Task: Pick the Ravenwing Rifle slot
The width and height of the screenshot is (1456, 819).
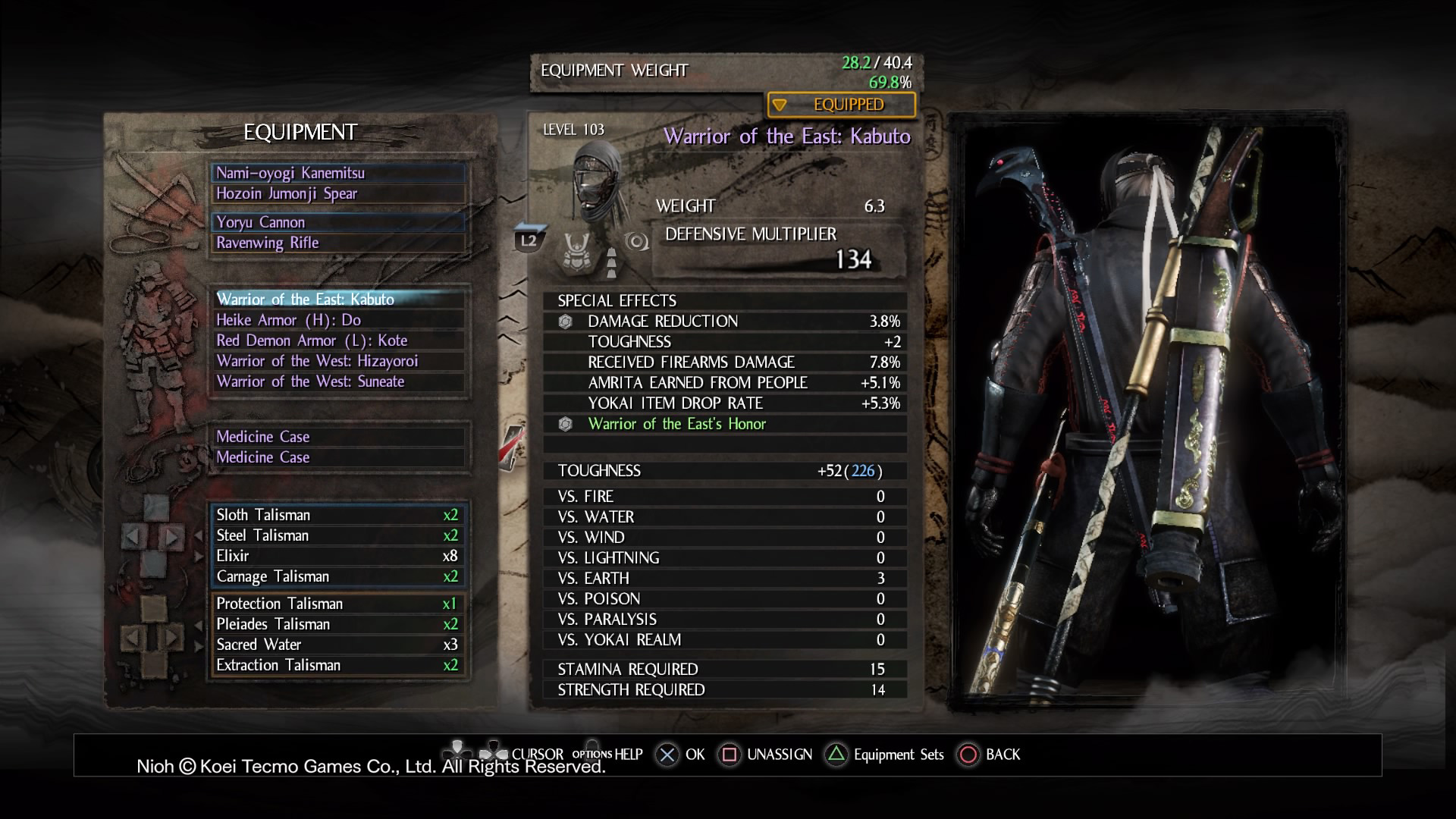Action: pos(338,243)
